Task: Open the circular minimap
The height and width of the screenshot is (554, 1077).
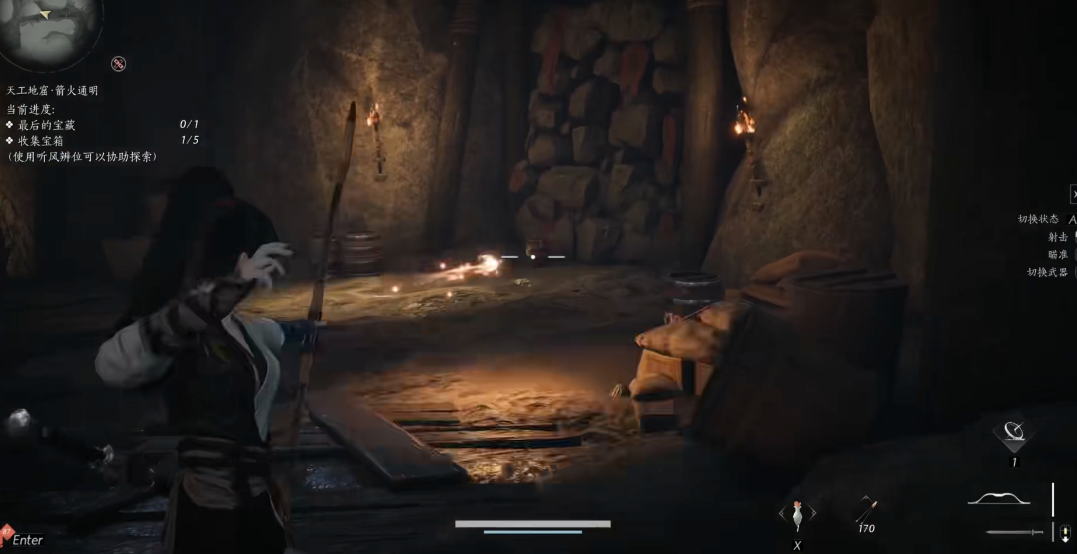Action: point(48,26)
